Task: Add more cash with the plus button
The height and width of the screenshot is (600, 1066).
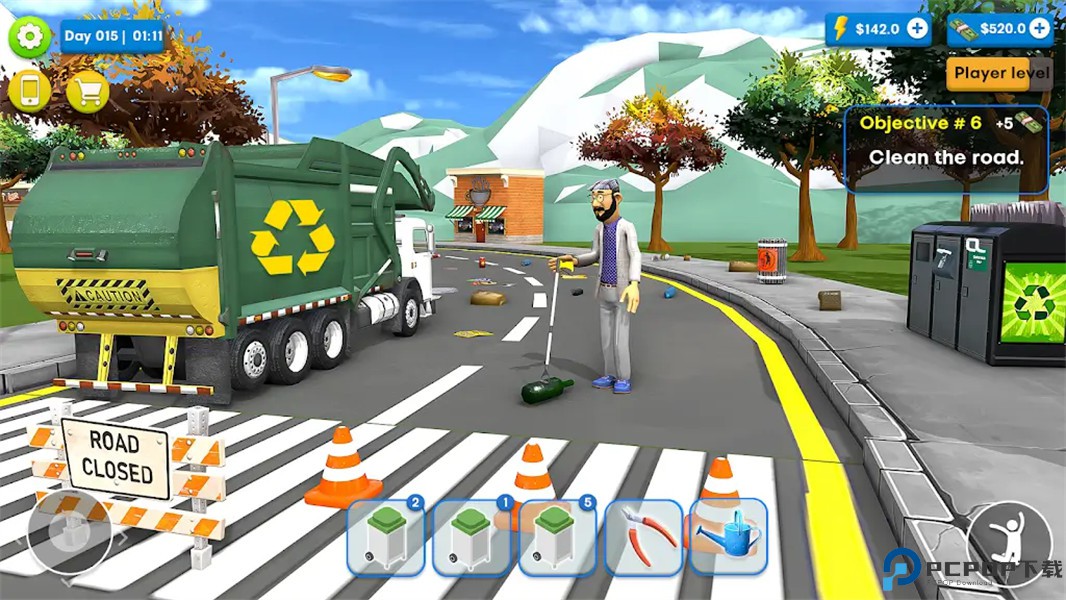Action: coord(1039,29)
